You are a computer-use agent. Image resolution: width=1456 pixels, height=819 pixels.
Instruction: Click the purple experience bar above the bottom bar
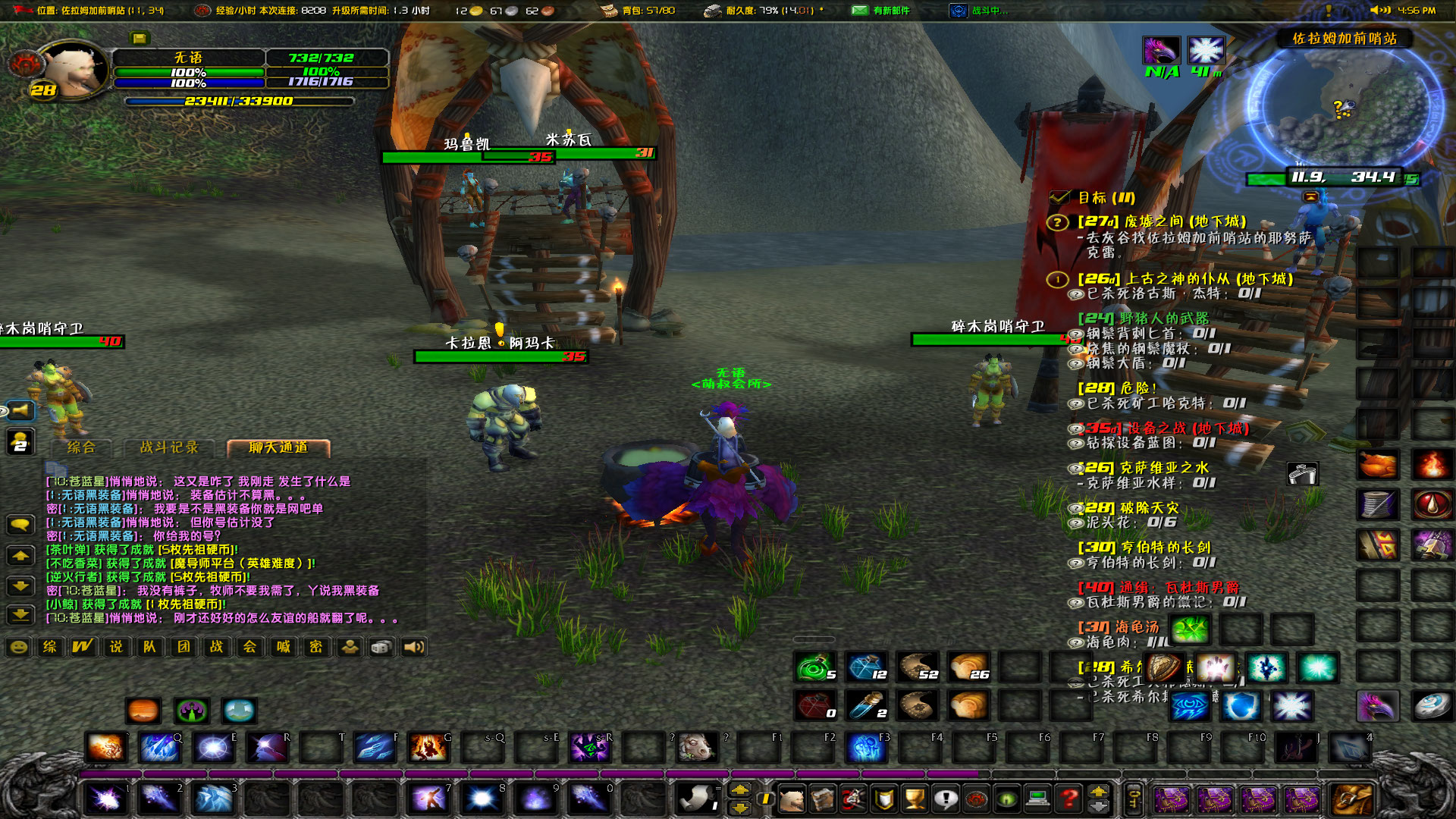[x=531, y=772]
